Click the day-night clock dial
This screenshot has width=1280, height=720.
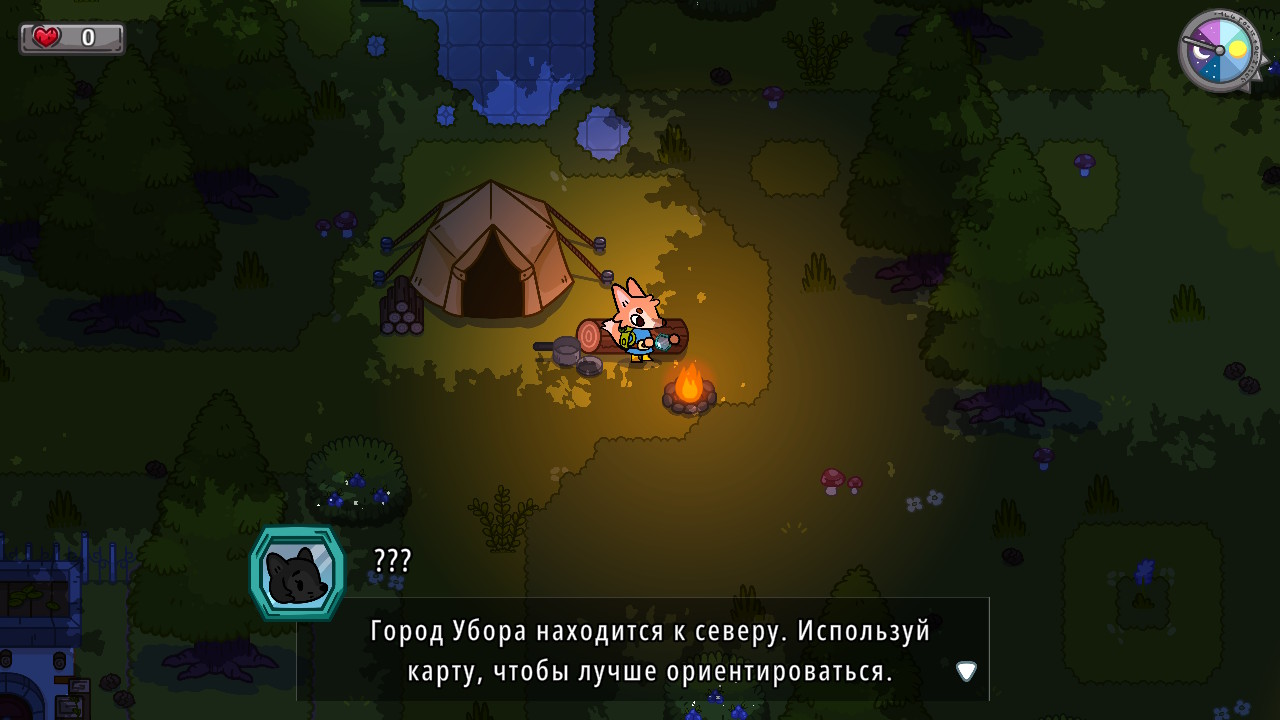(1218, 50)
